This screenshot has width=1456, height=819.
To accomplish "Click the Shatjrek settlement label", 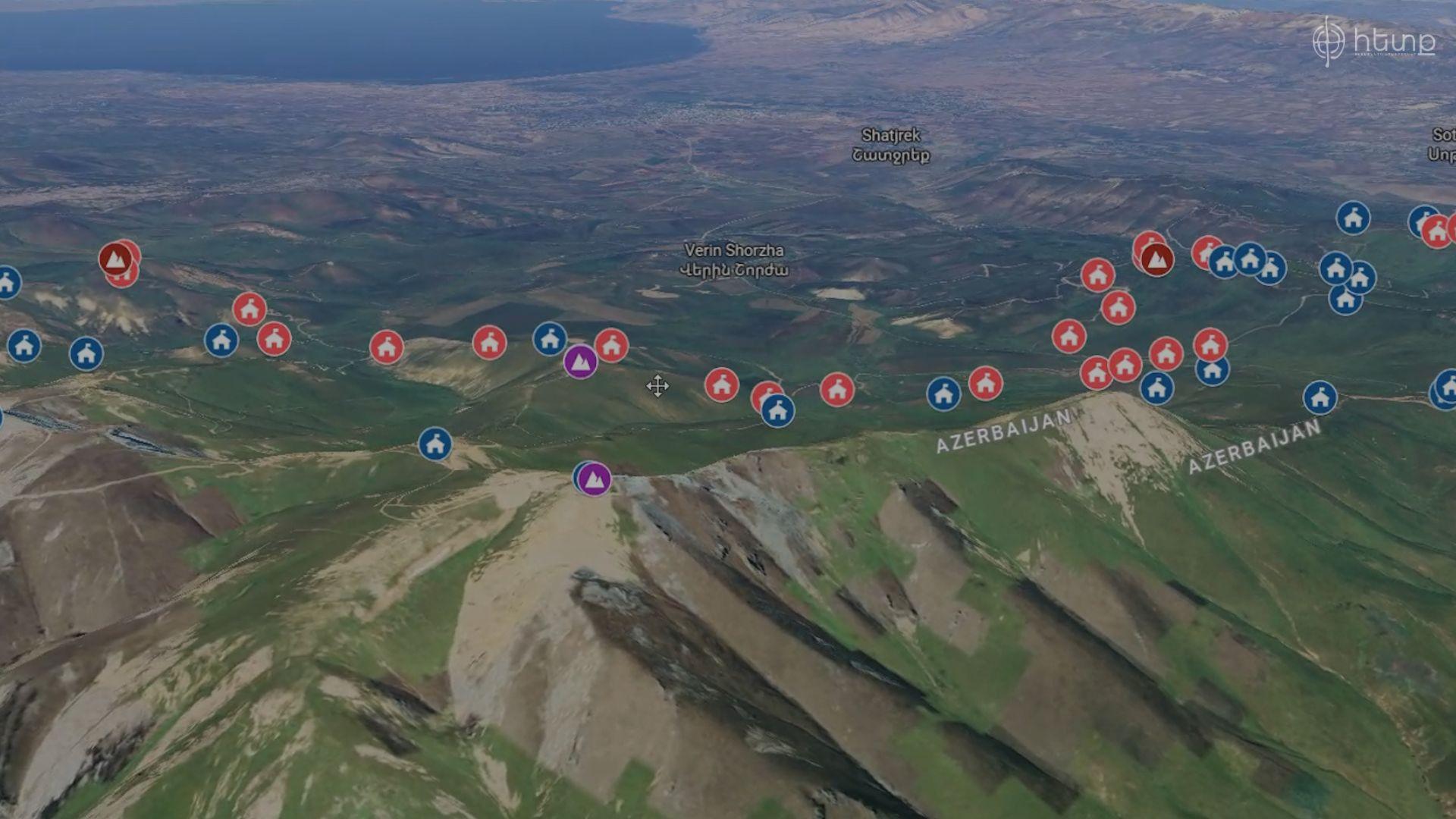I will click(x=891, y=144).
